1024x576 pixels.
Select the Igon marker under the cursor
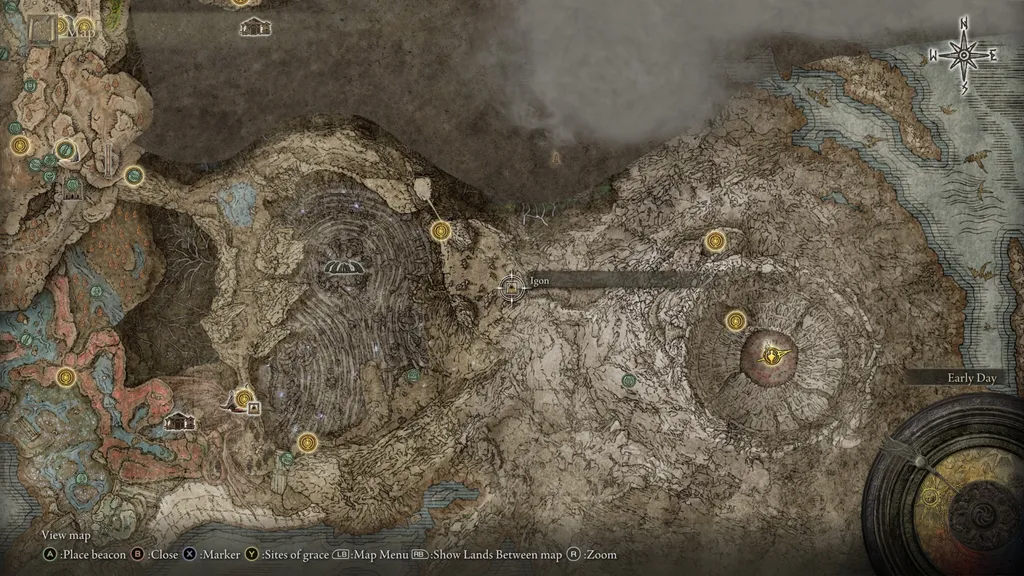pos(512,289)
